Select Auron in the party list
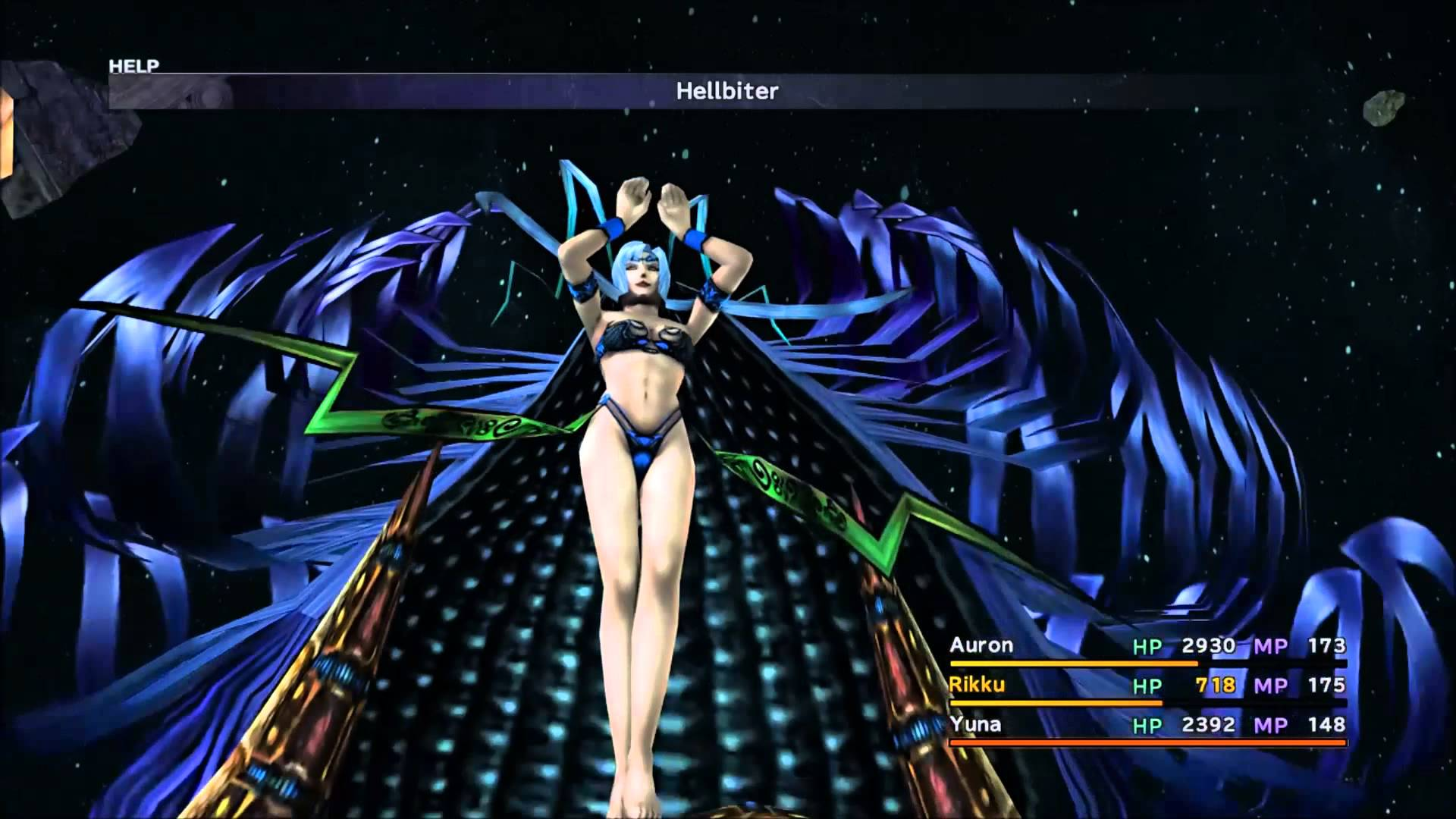 point(981,645)
